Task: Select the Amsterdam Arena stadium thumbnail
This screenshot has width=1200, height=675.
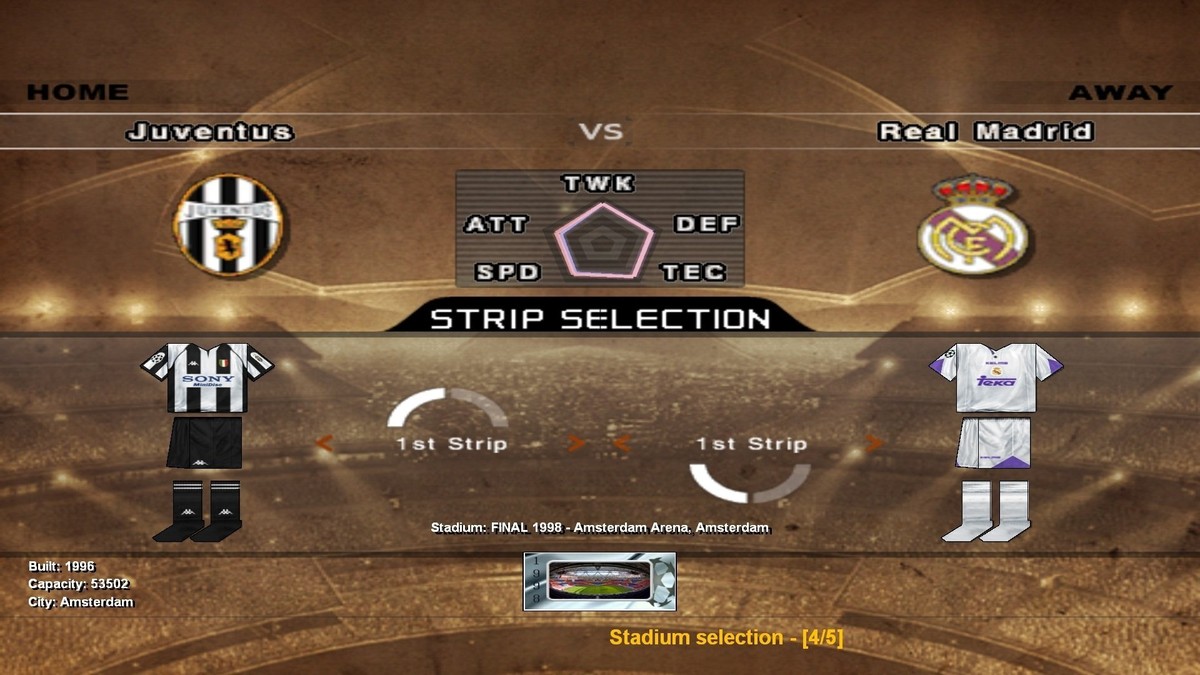Action: 599,581
